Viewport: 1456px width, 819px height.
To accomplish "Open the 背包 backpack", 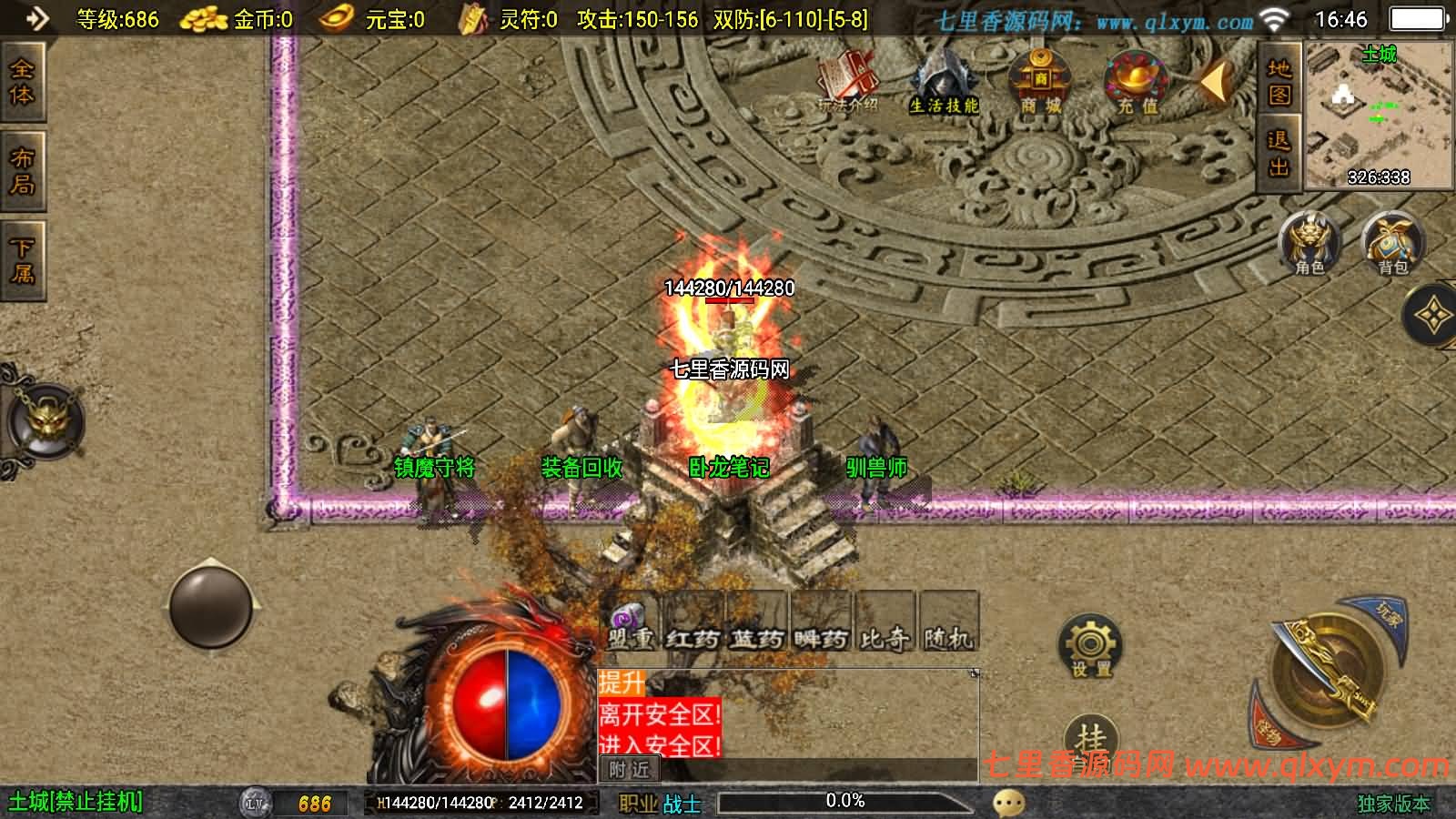I will [1392, 243].
